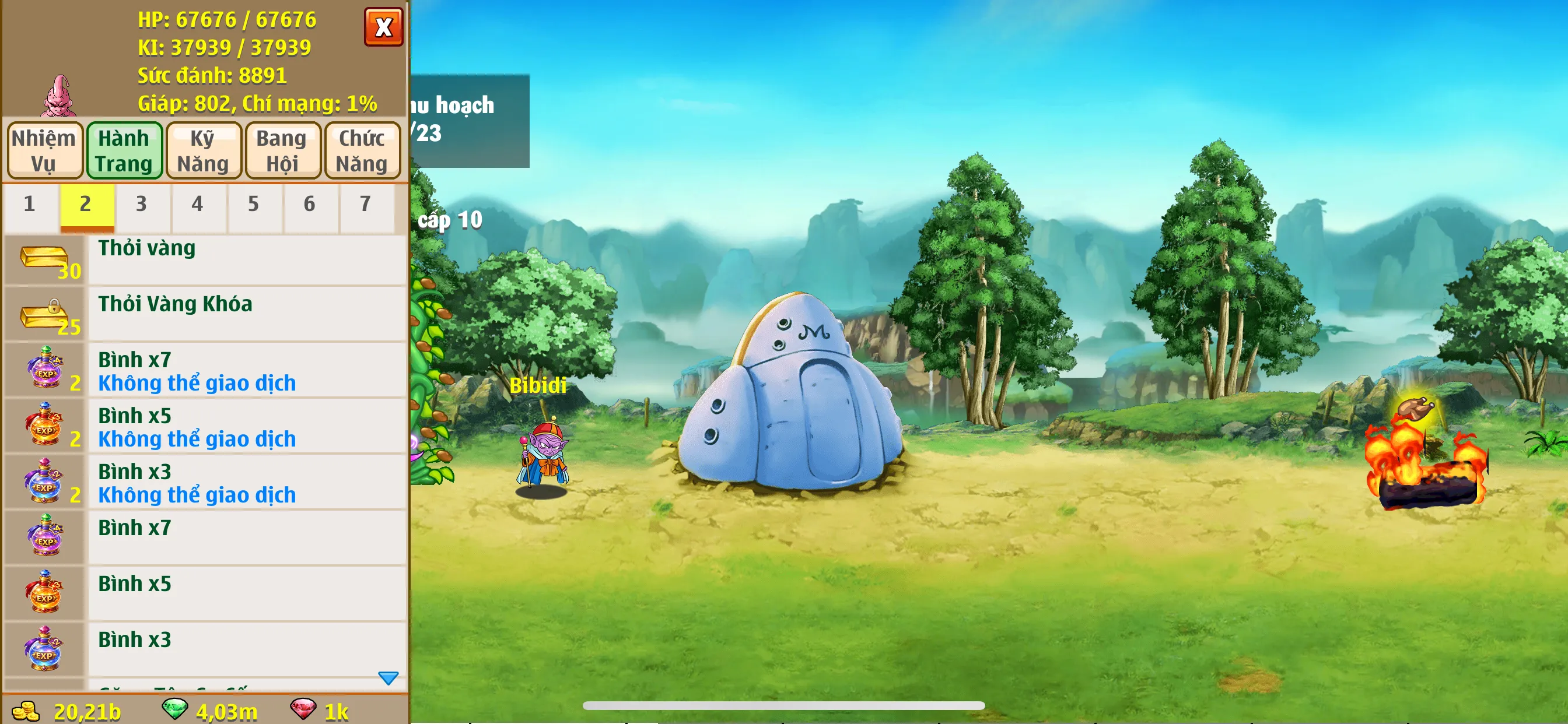
Task: Click the blue scroll-down arrow in inventory
Action: click(388, 678)
